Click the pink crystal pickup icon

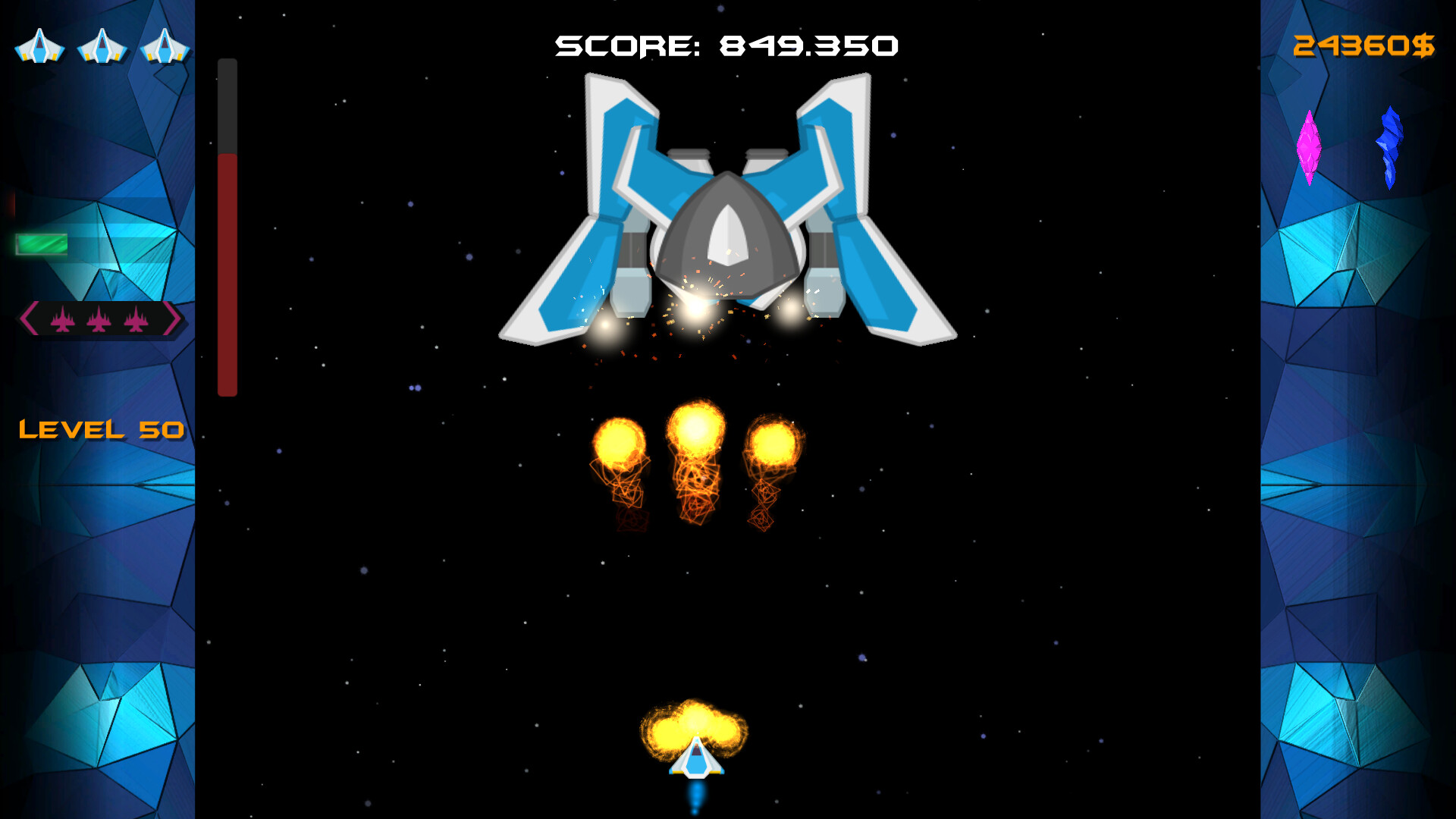[1311, 148]
